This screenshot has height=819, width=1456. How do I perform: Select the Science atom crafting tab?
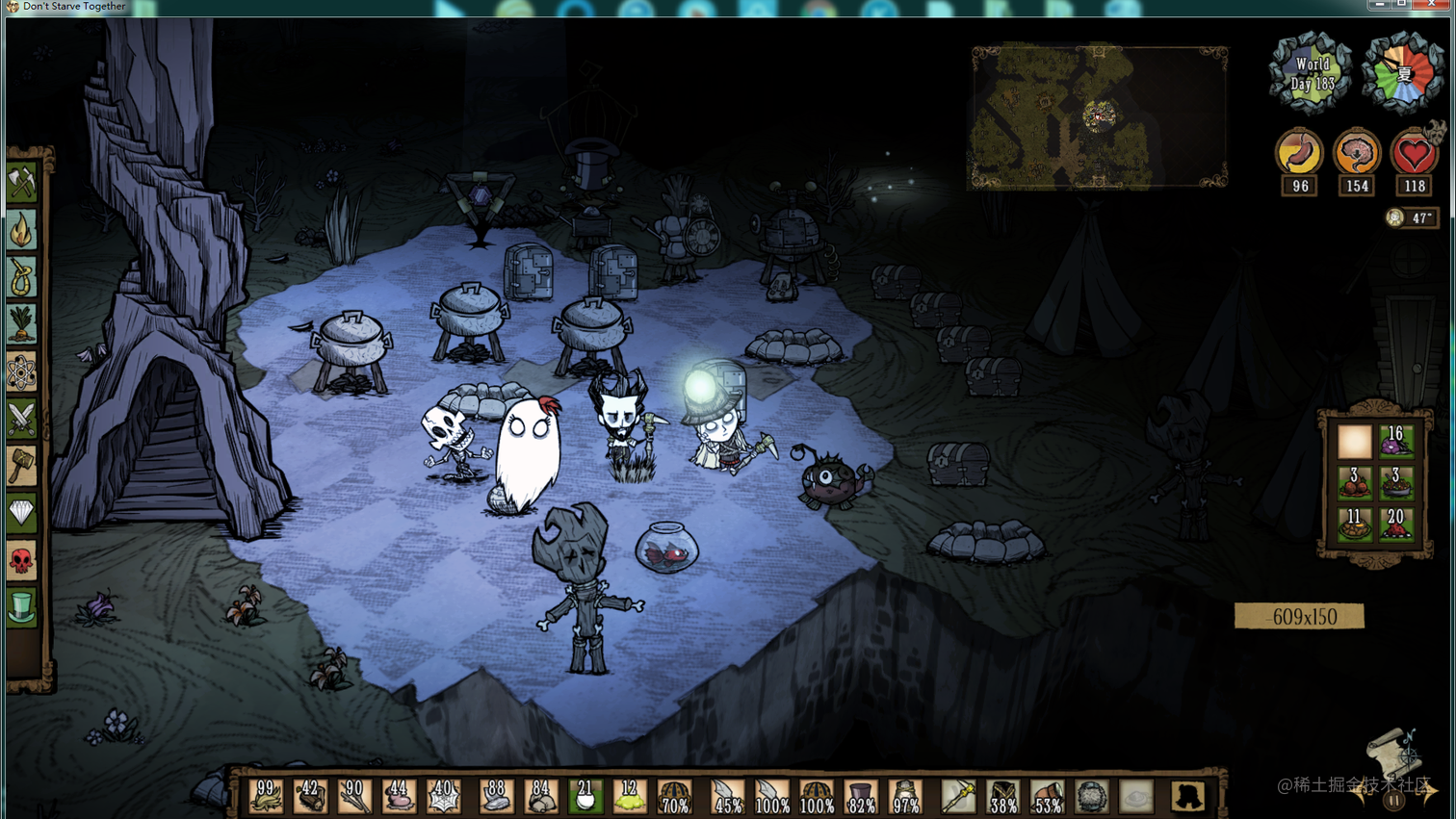pos(22,372)
